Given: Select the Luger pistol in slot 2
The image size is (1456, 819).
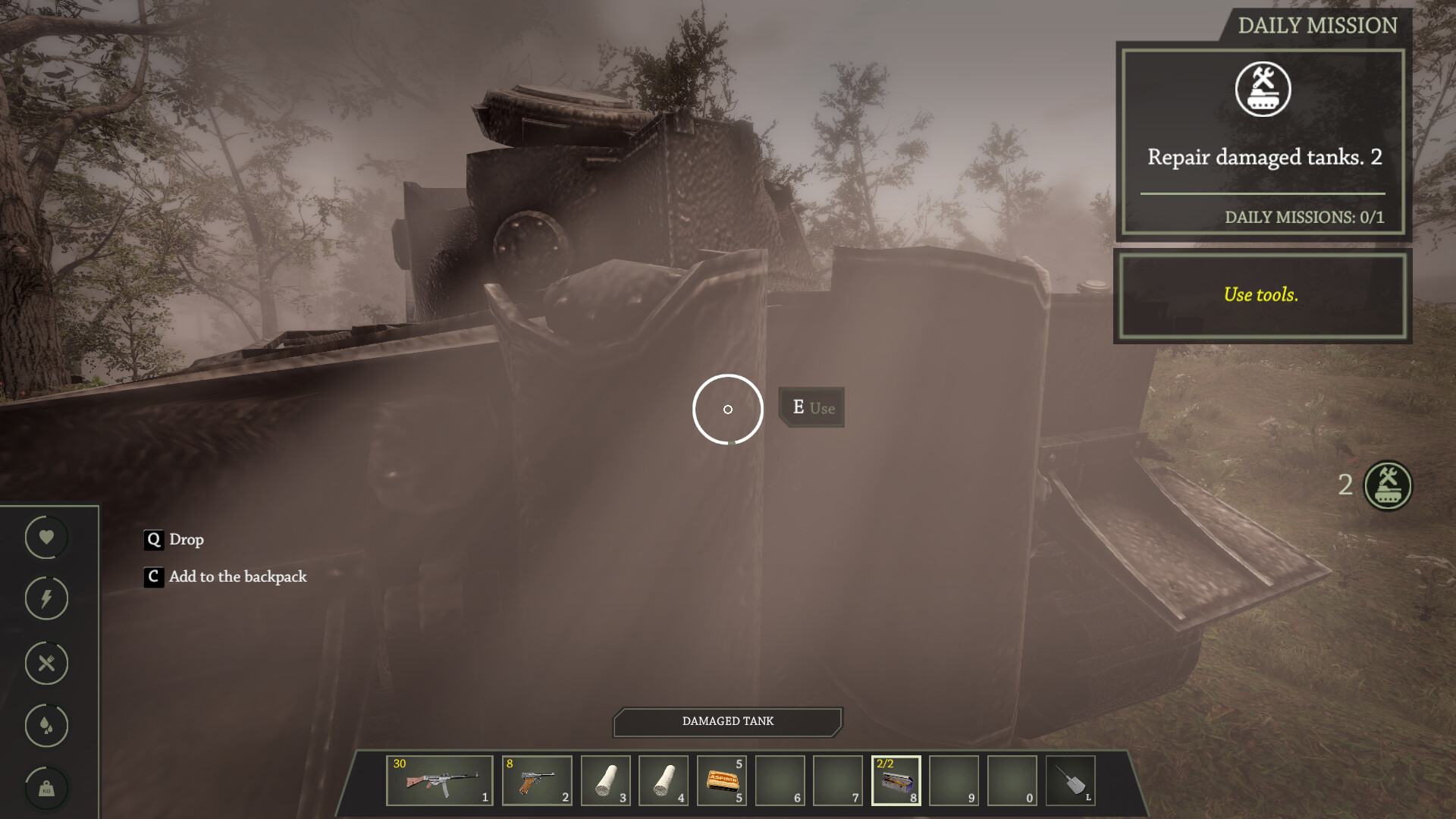Looking at the screenshot, I should click(x=537, y=780).
